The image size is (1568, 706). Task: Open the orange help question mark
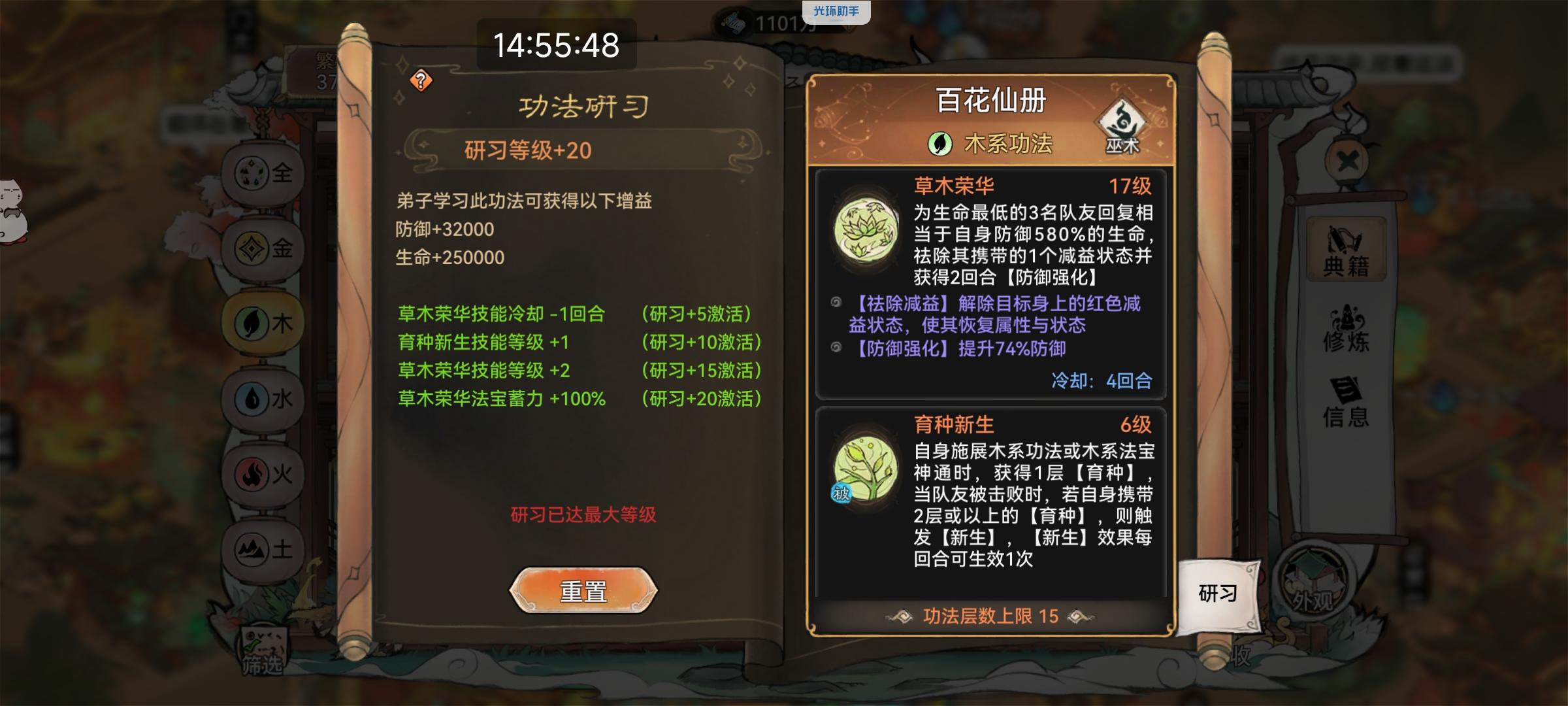(420, 81)
